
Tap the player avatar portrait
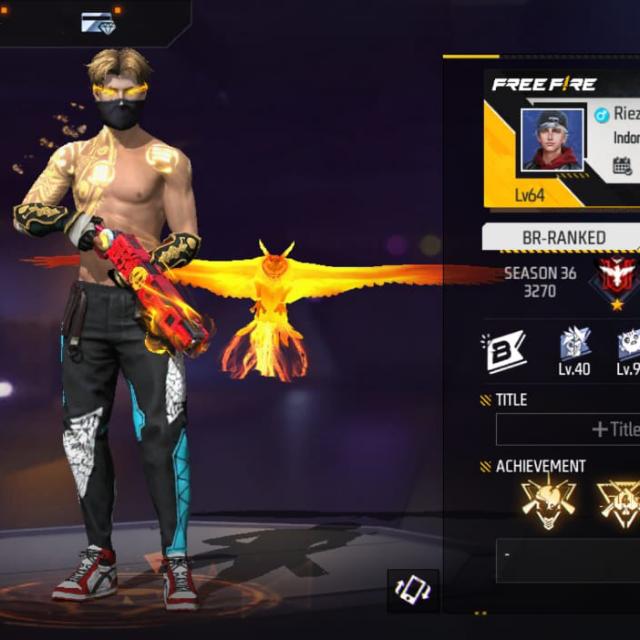point(552,139)
